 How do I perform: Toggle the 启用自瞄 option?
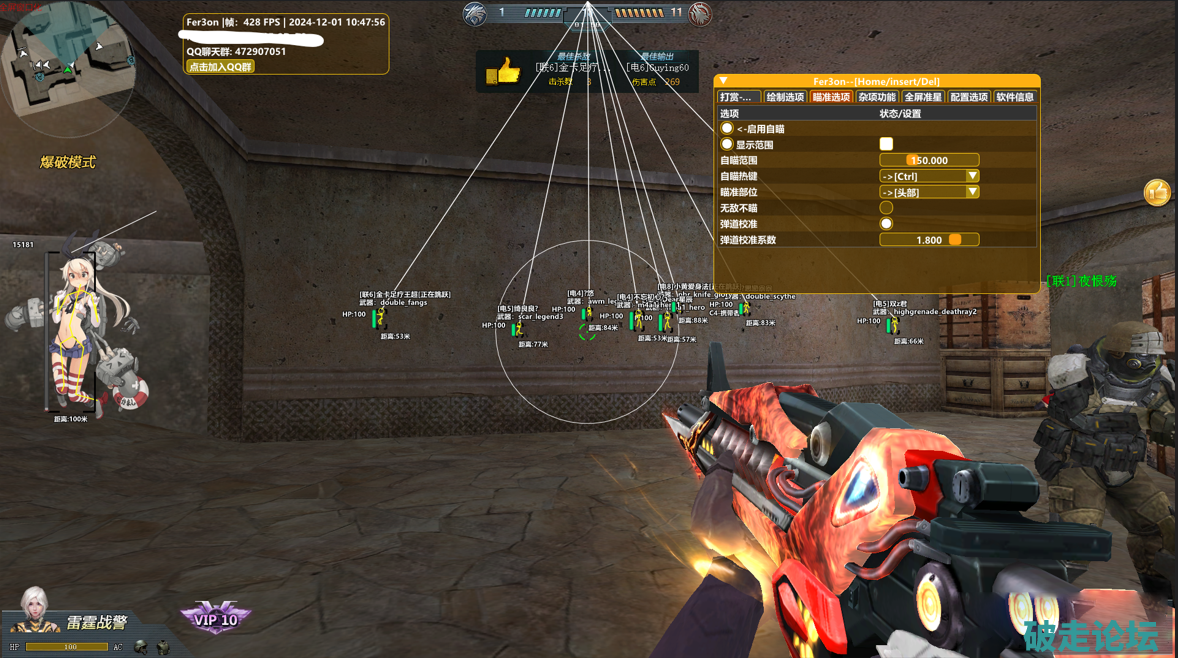727,129
